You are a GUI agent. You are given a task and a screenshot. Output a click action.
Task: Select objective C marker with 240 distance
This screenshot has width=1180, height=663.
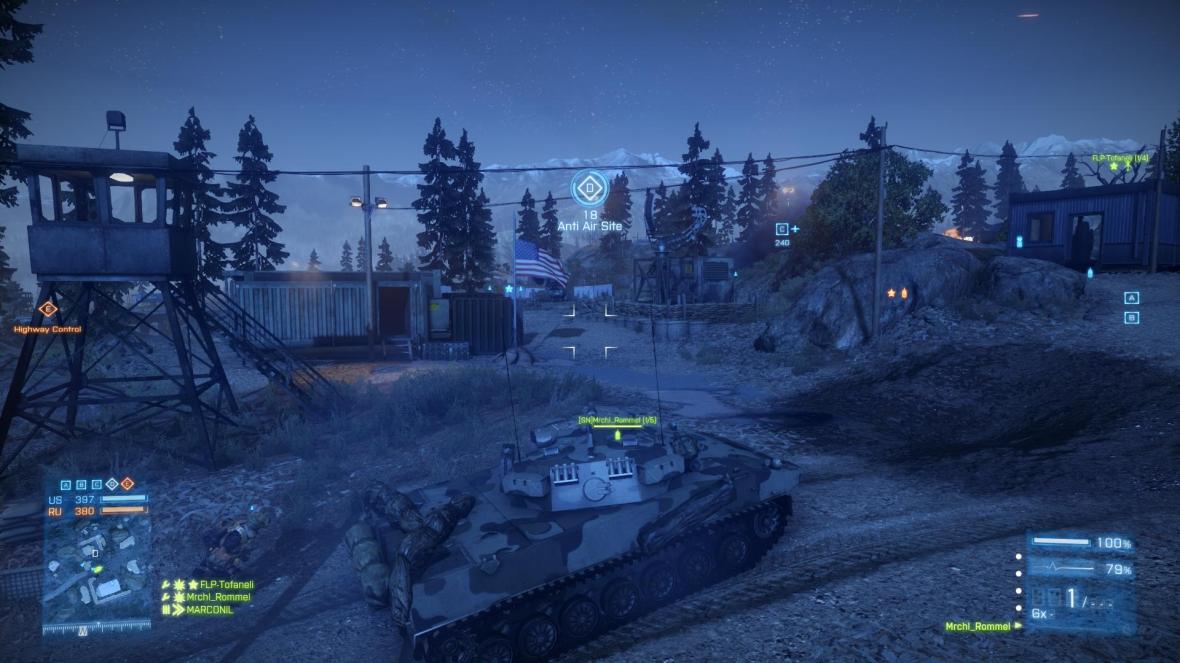782,229
